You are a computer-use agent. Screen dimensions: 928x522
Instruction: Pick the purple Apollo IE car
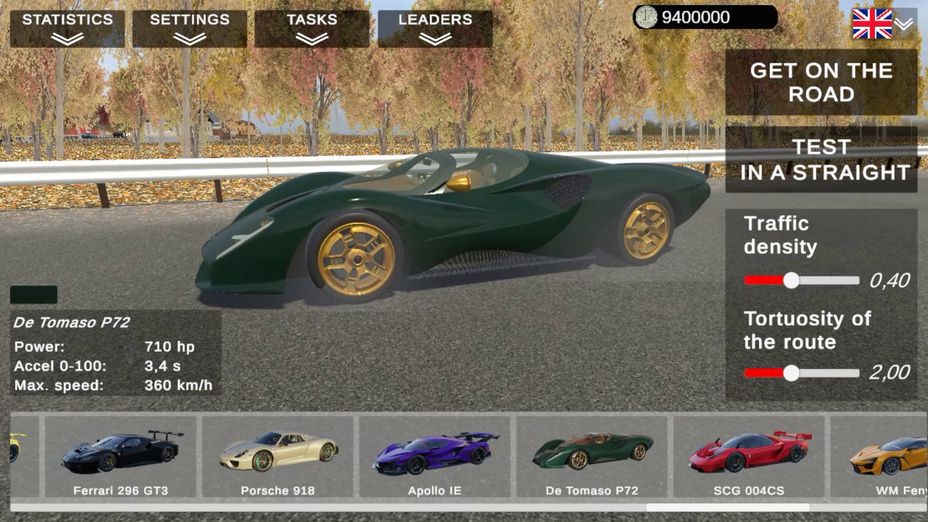435,457
